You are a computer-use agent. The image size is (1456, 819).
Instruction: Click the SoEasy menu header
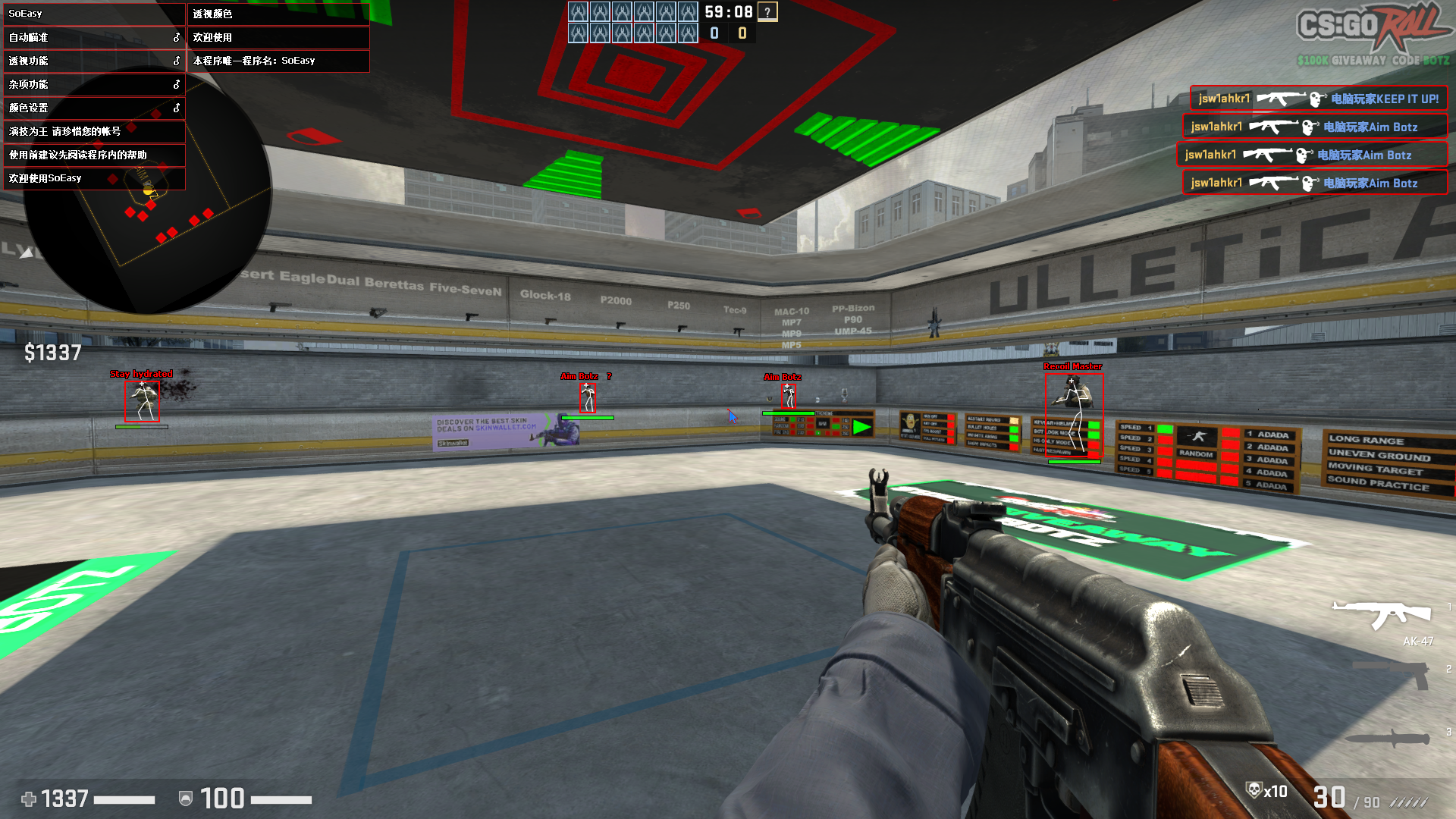pyautogui.click(x=93, y=14)
